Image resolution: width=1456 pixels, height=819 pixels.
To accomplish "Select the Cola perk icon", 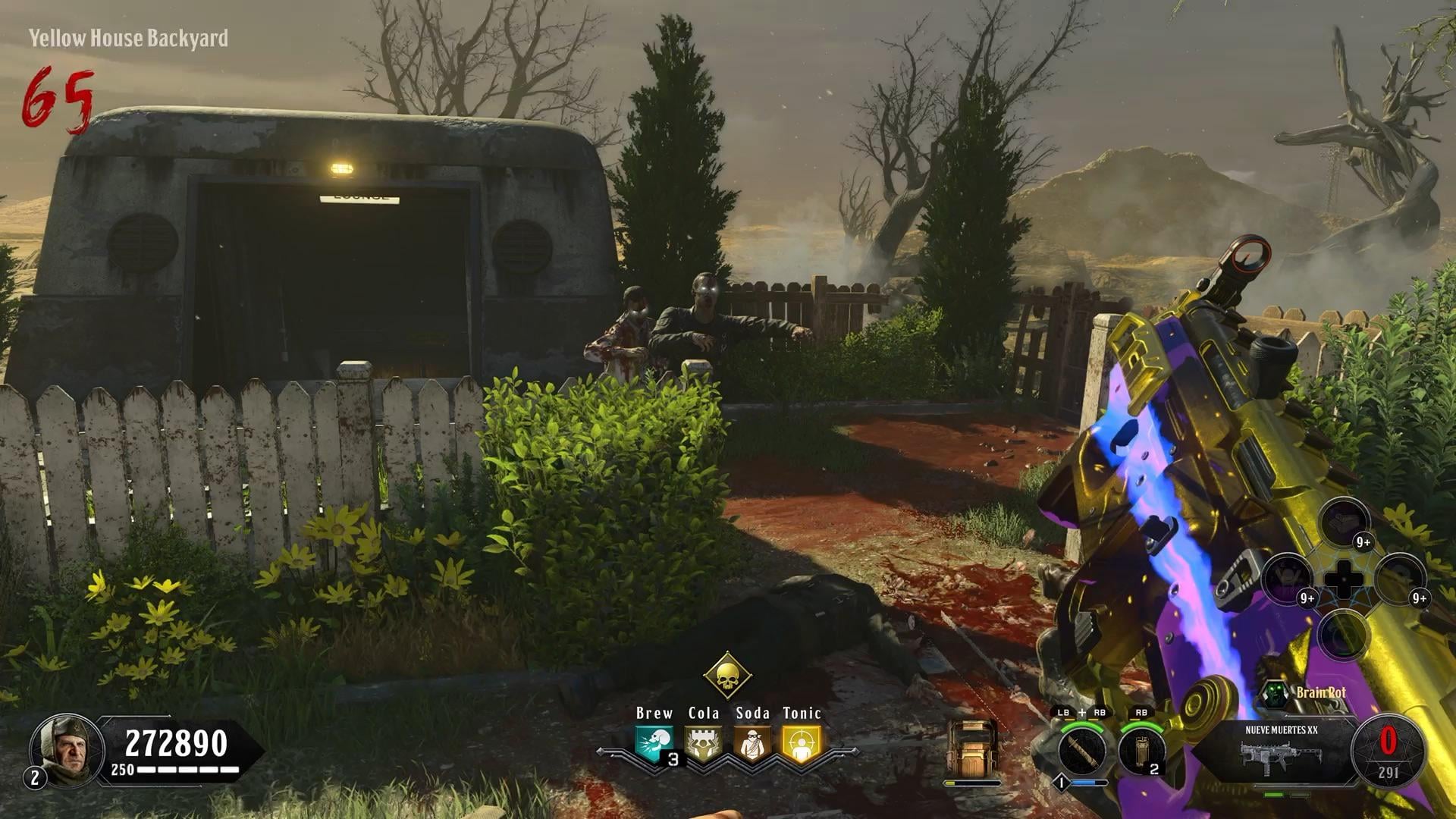I will [703, 745].
